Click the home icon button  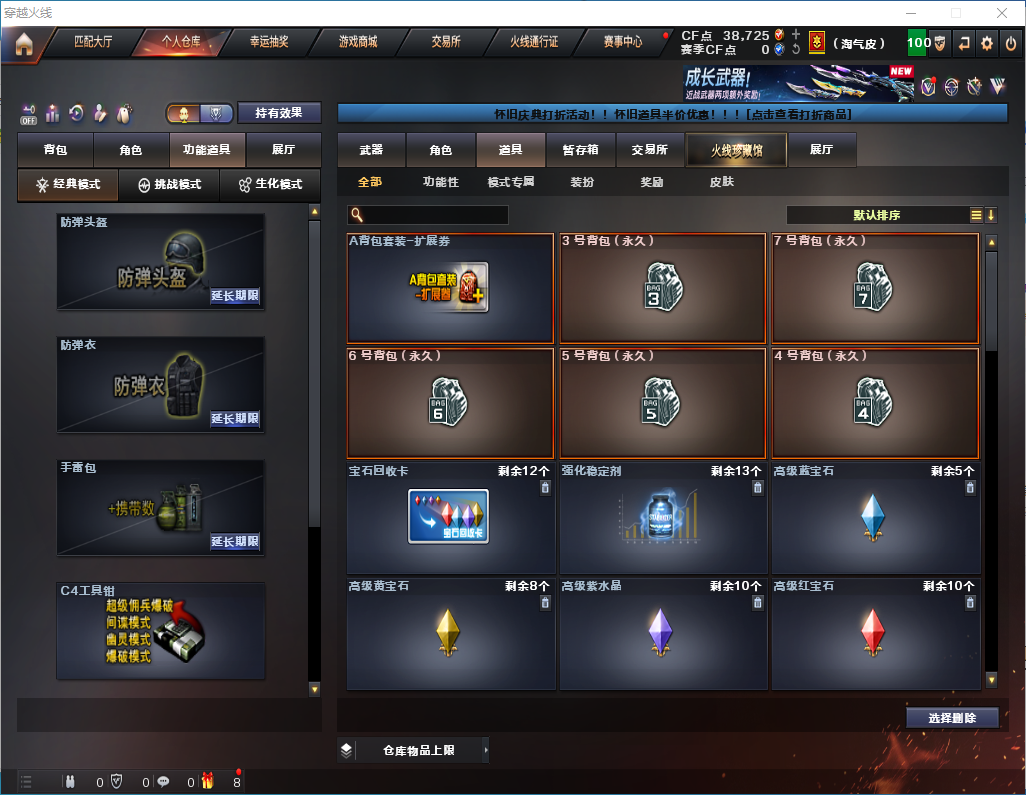pos(23,44)
